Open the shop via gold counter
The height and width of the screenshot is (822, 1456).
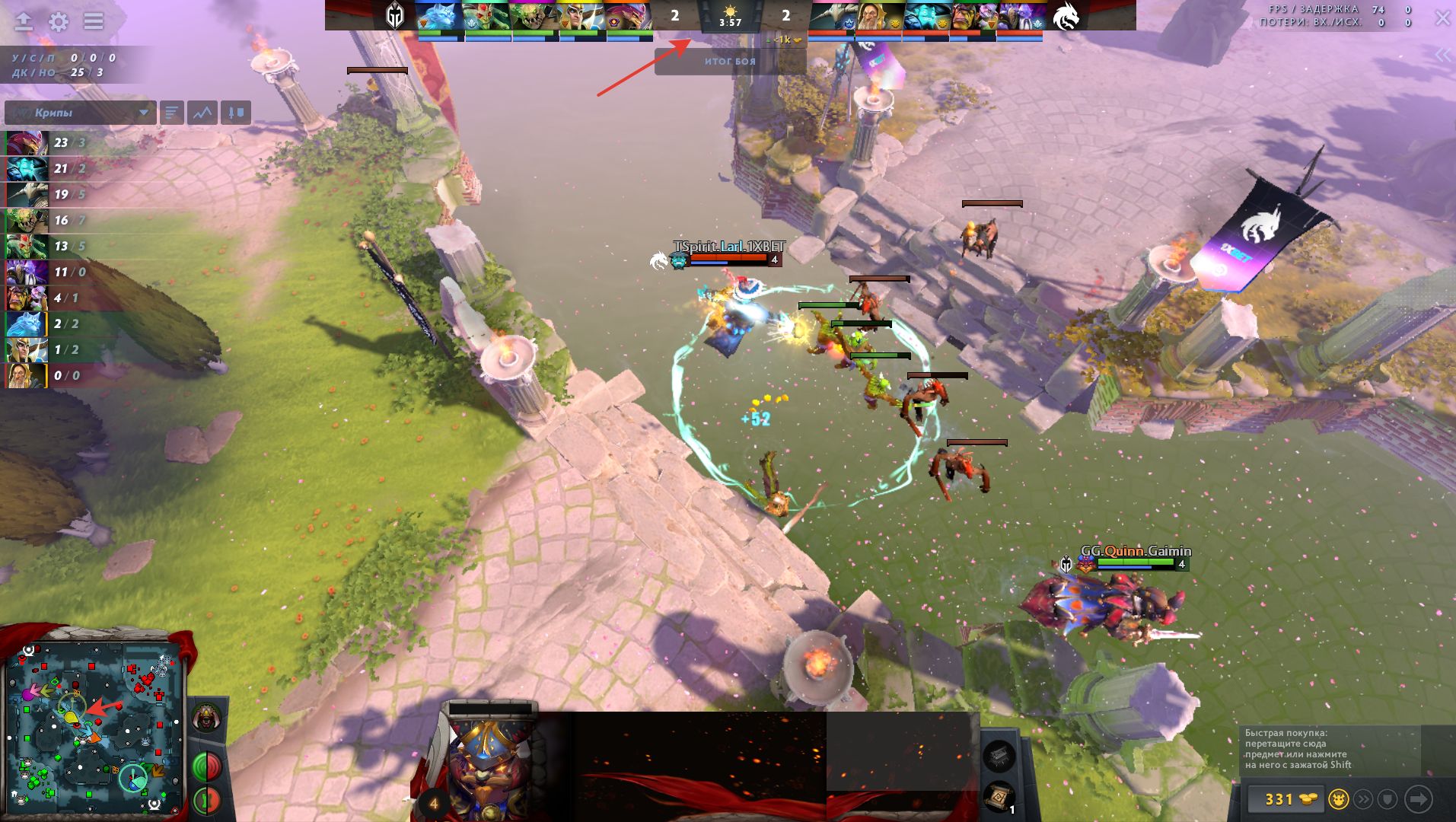point(1286,799)
